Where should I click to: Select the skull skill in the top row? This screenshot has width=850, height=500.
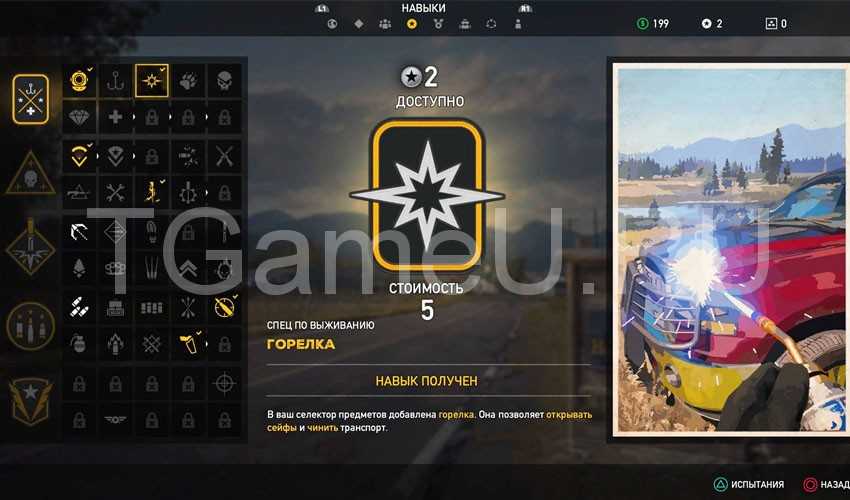224,81
